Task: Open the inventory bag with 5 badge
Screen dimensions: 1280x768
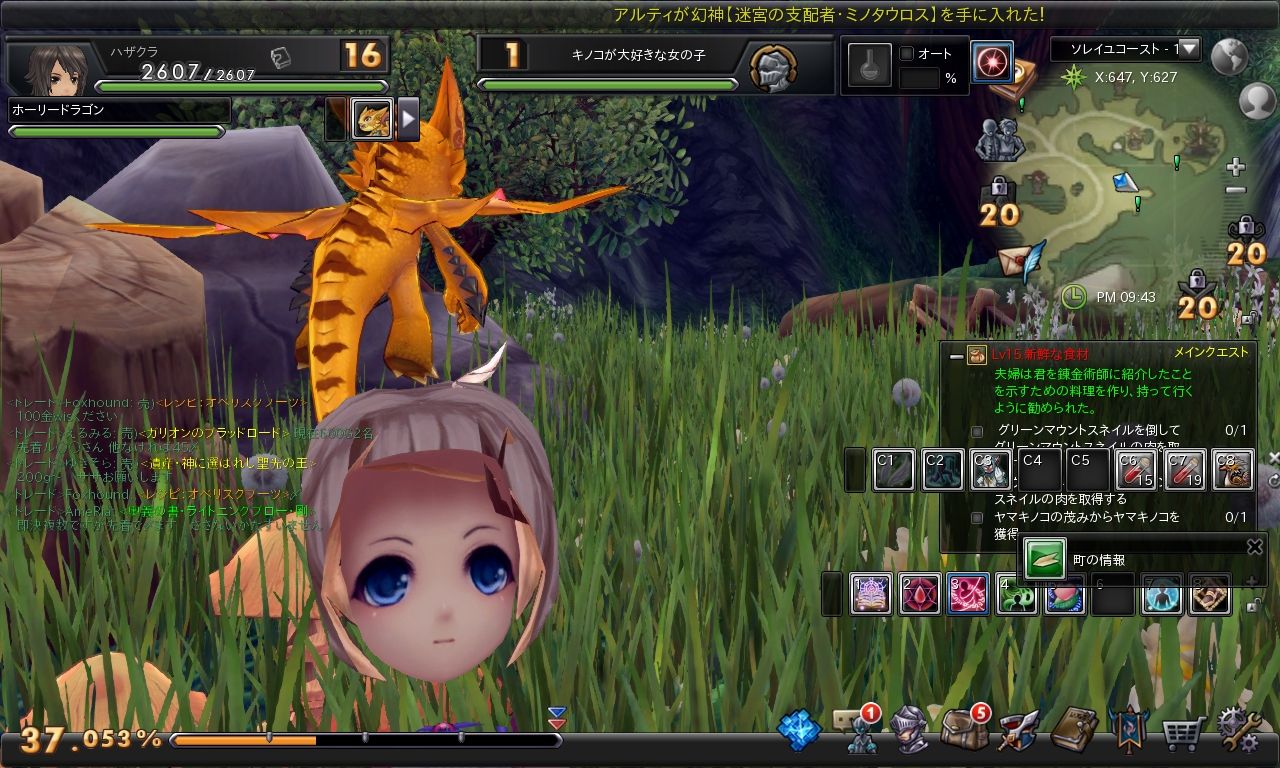Action: (964, 728)
